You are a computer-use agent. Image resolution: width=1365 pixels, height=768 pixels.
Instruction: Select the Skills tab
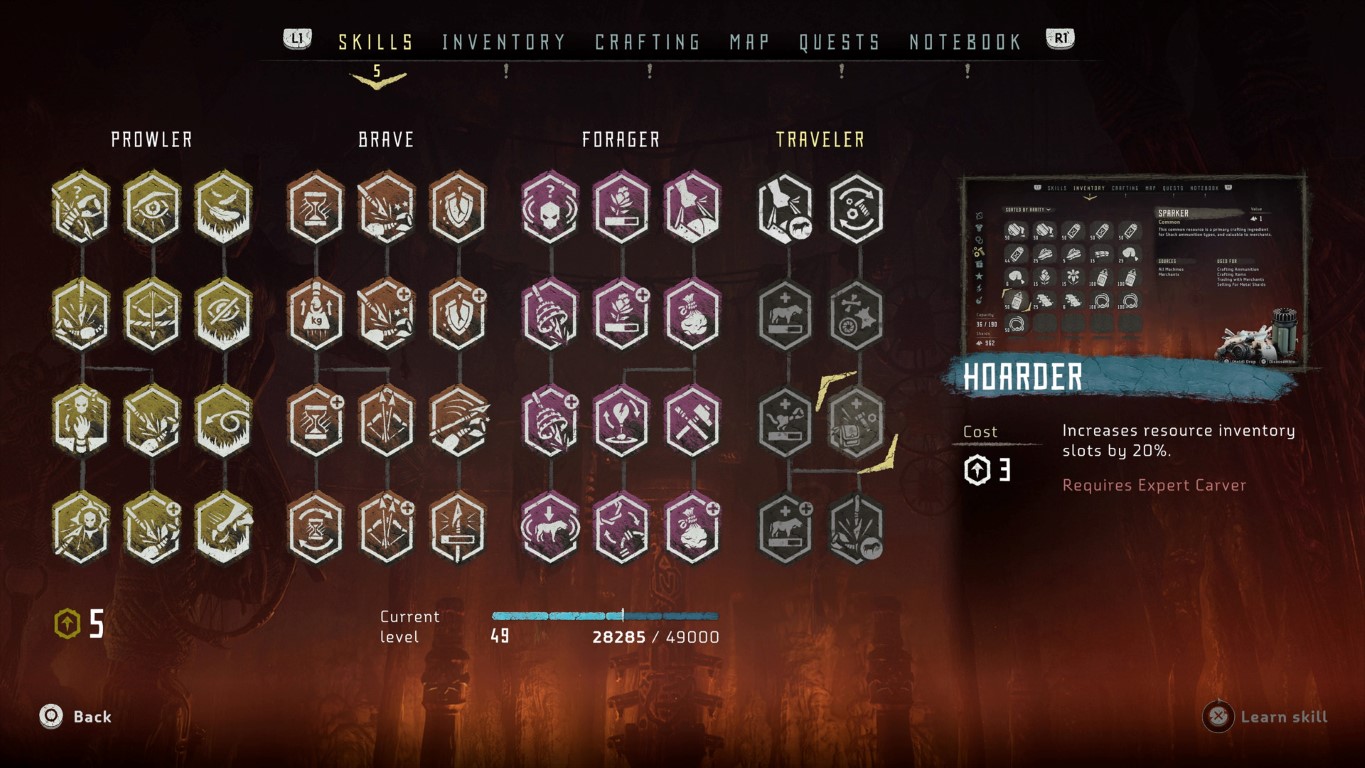point(376,42)
